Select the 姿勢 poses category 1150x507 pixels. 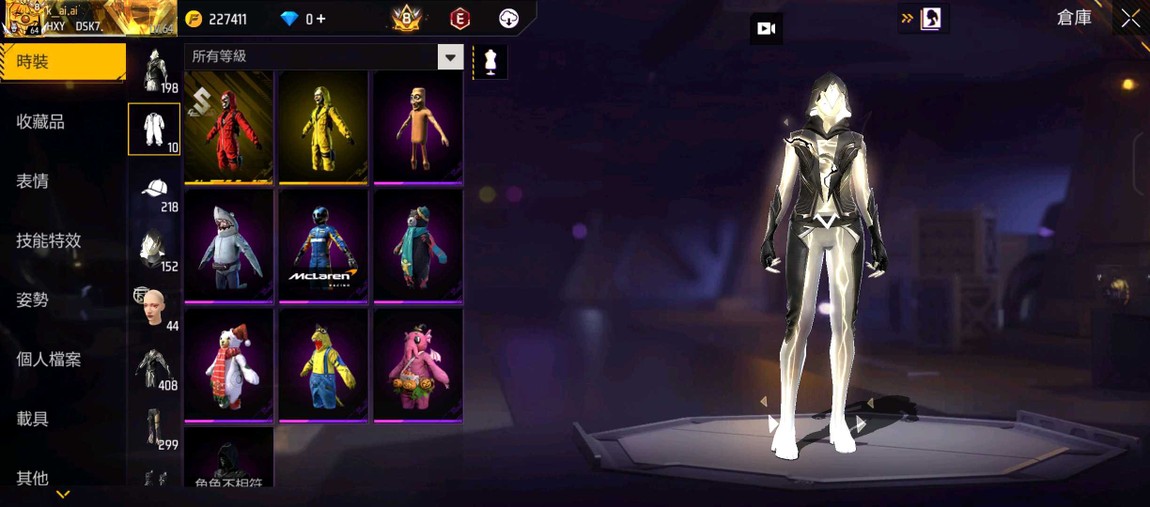click(33, 300)
